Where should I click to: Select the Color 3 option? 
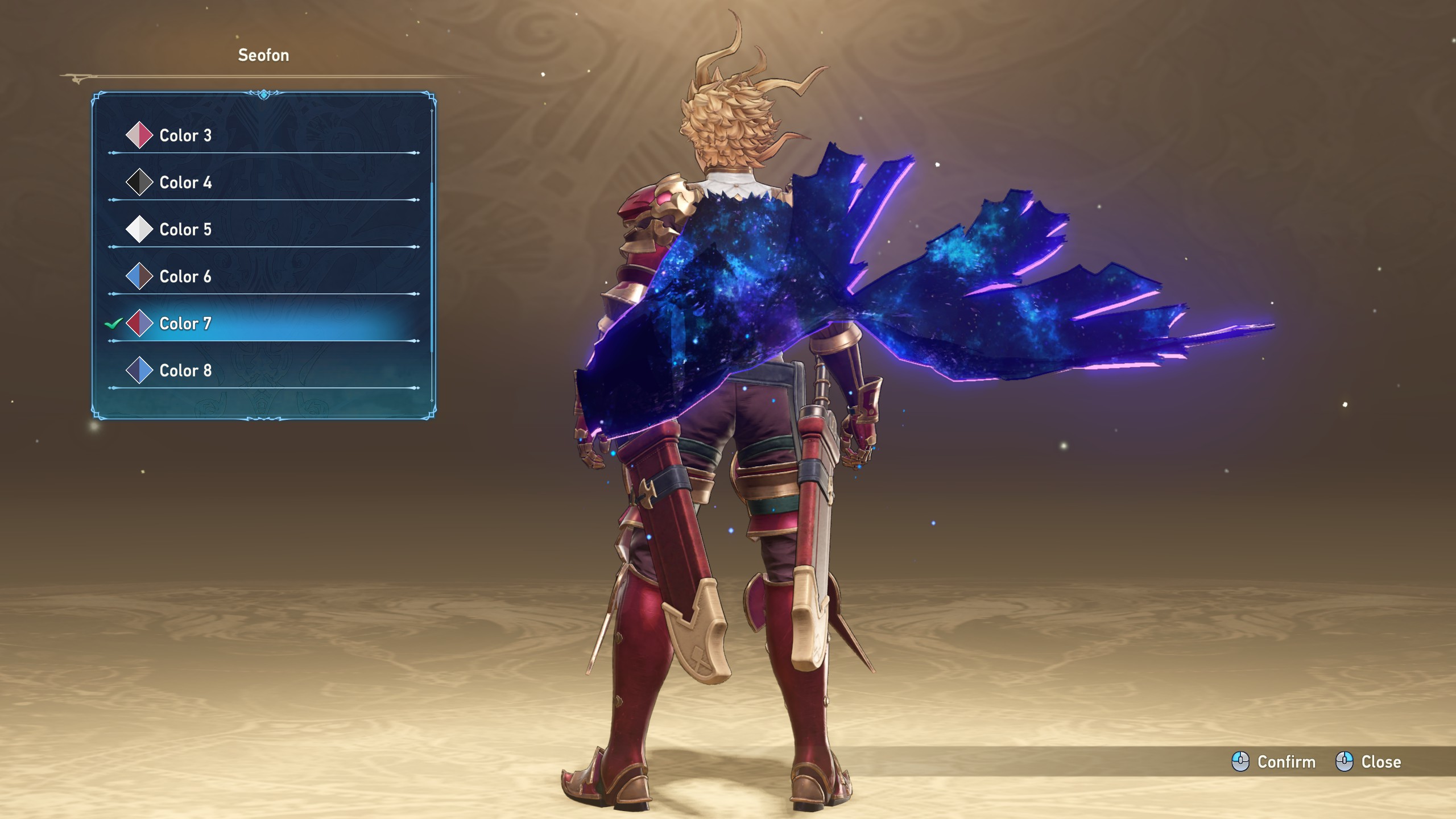click(x=185, y=135)
